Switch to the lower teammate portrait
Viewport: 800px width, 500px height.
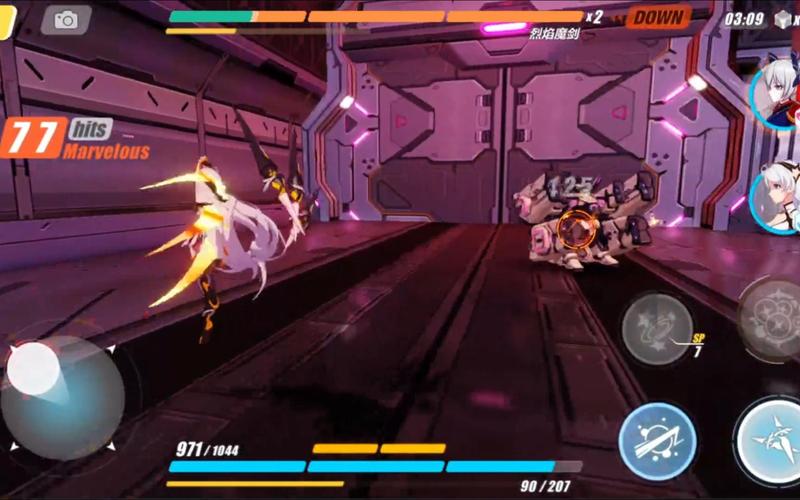pyautogui.click(x=778, y=196)
